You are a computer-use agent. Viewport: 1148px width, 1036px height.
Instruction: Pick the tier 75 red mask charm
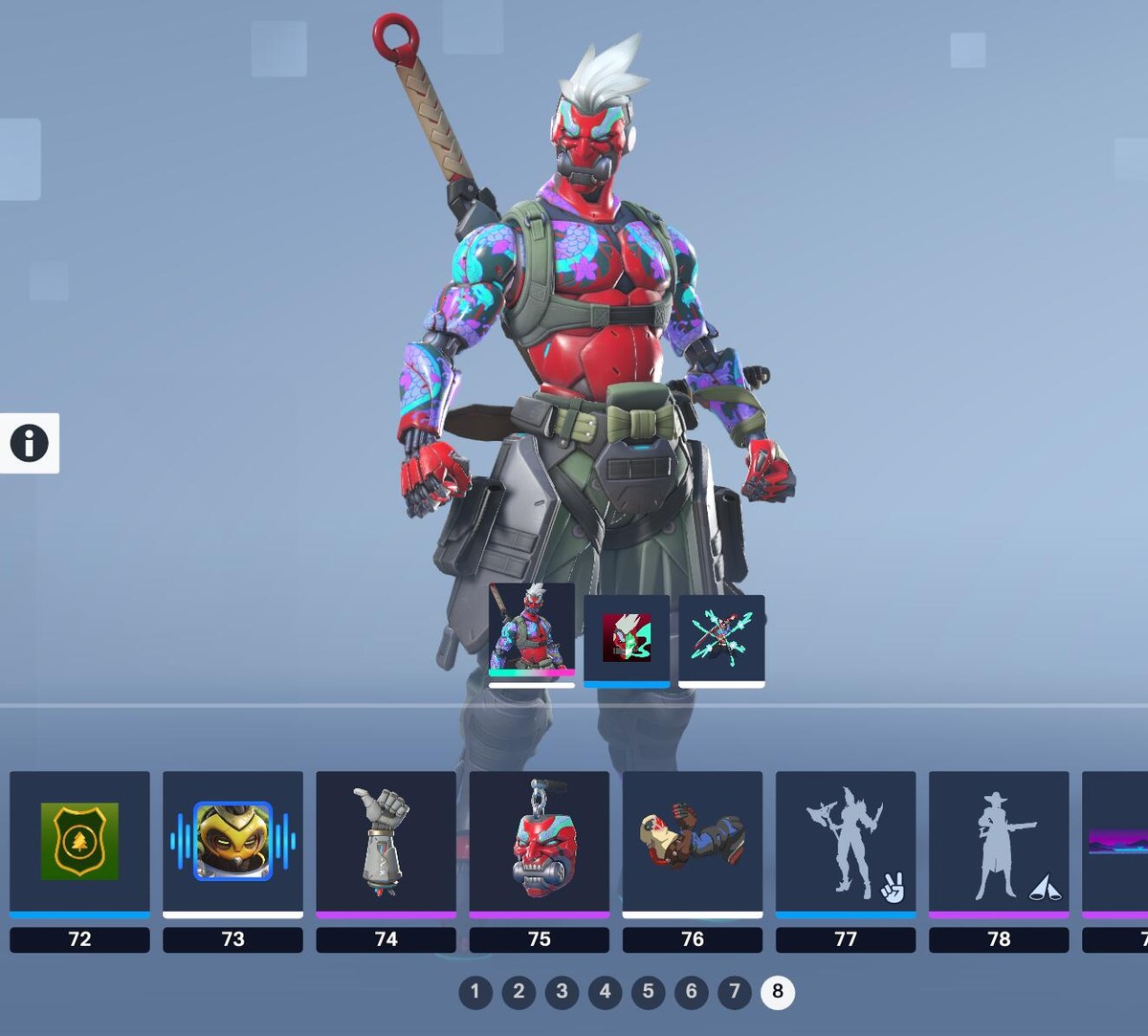pos(539,842)
